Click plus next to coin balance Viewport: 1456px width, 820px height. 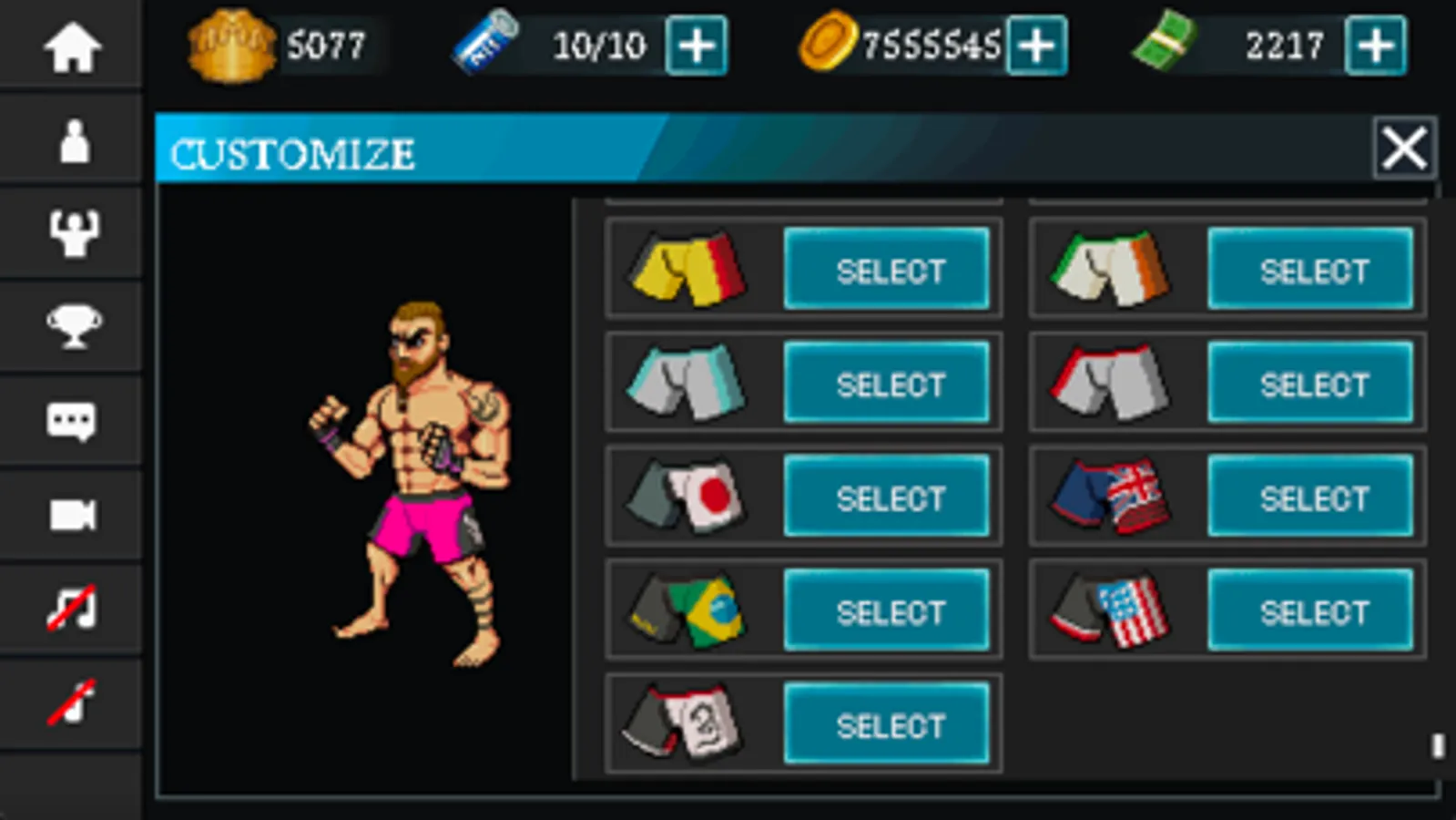coord(1038,46)
